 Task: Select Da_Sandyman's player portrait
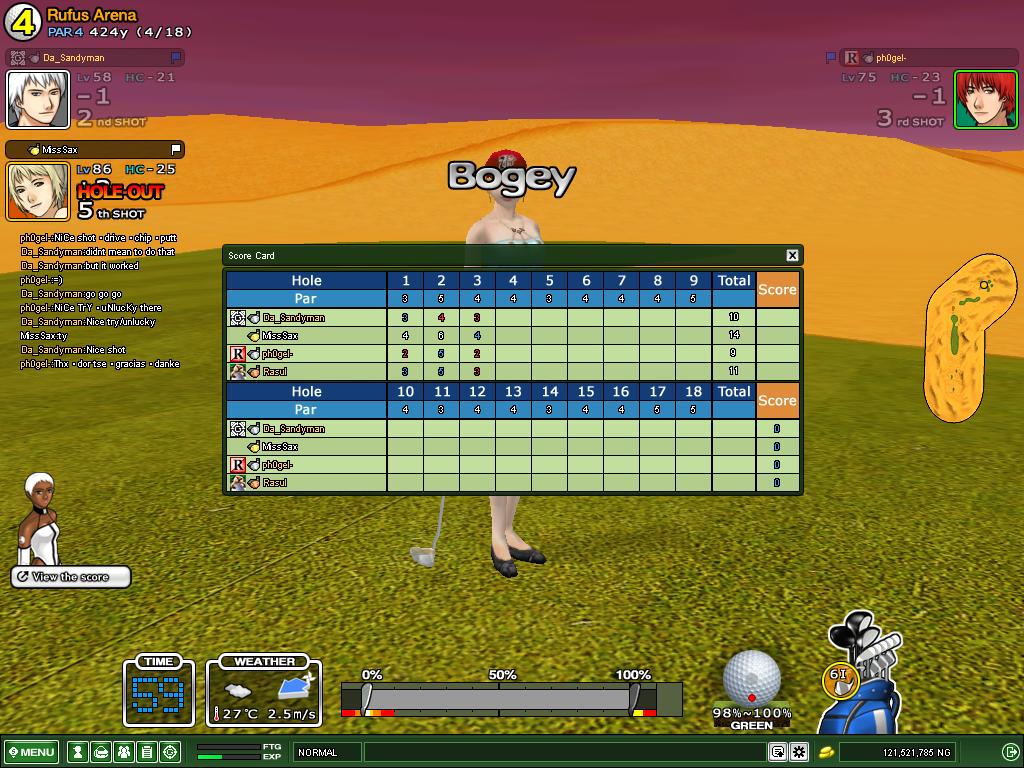point(39,99)
